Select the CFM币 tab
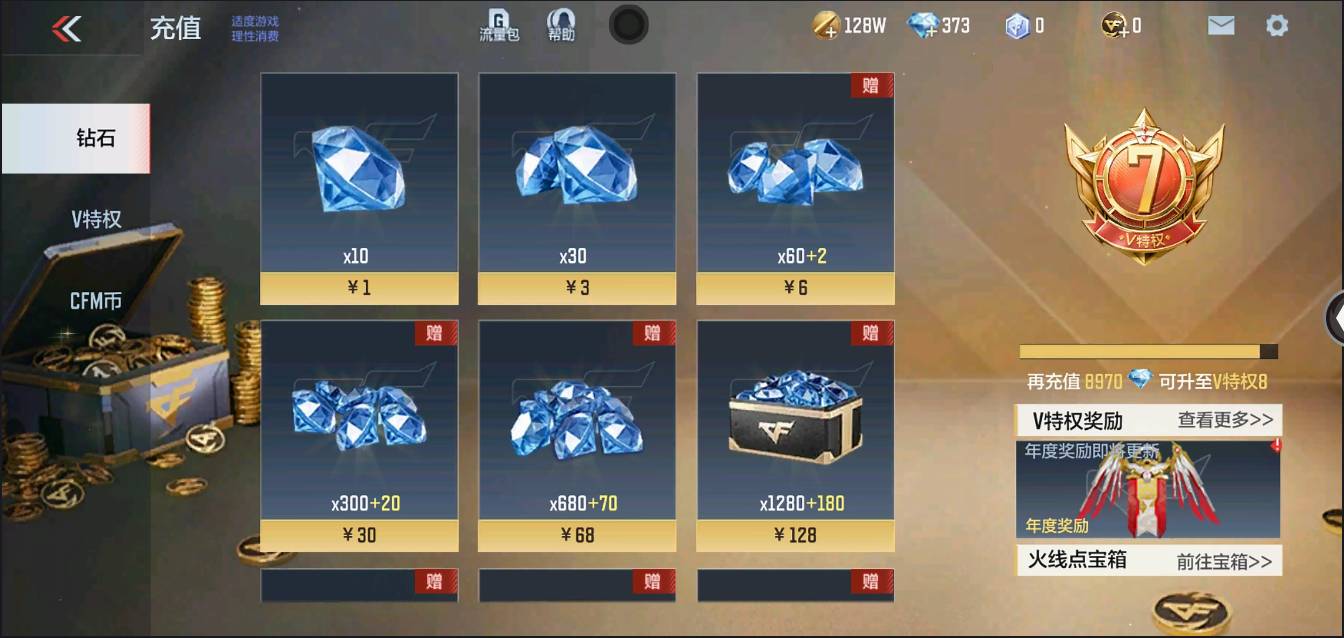This screenshot has width=1344, height=638. 96,300
